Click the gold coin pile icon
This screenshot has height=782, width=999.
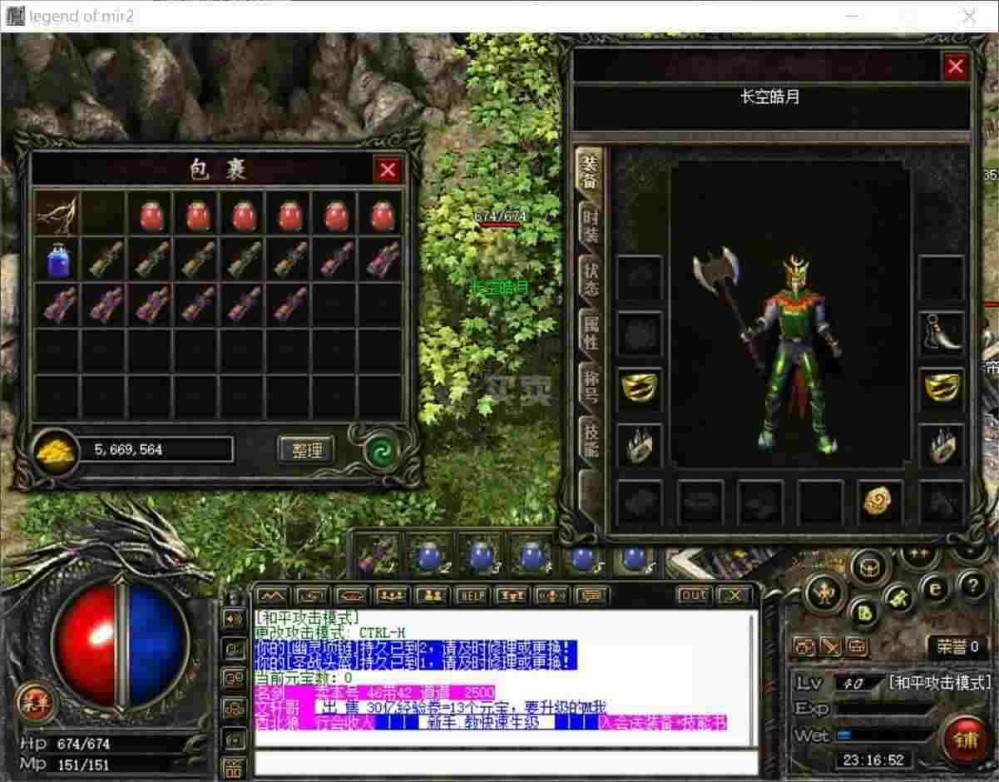[55, 451]
